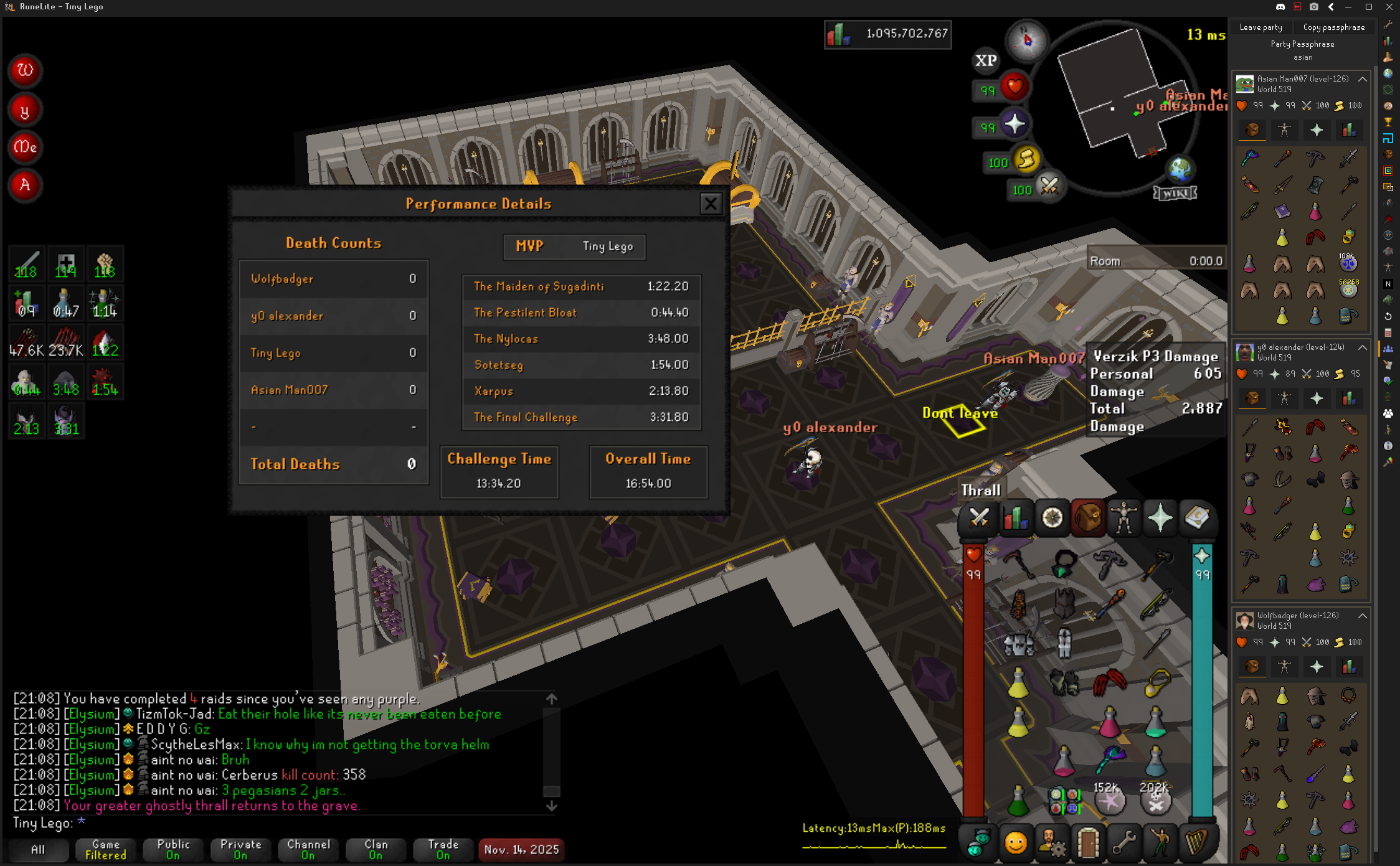Copy the party passphrase
1400x866 pixels.
click(x=1333, y=27)
